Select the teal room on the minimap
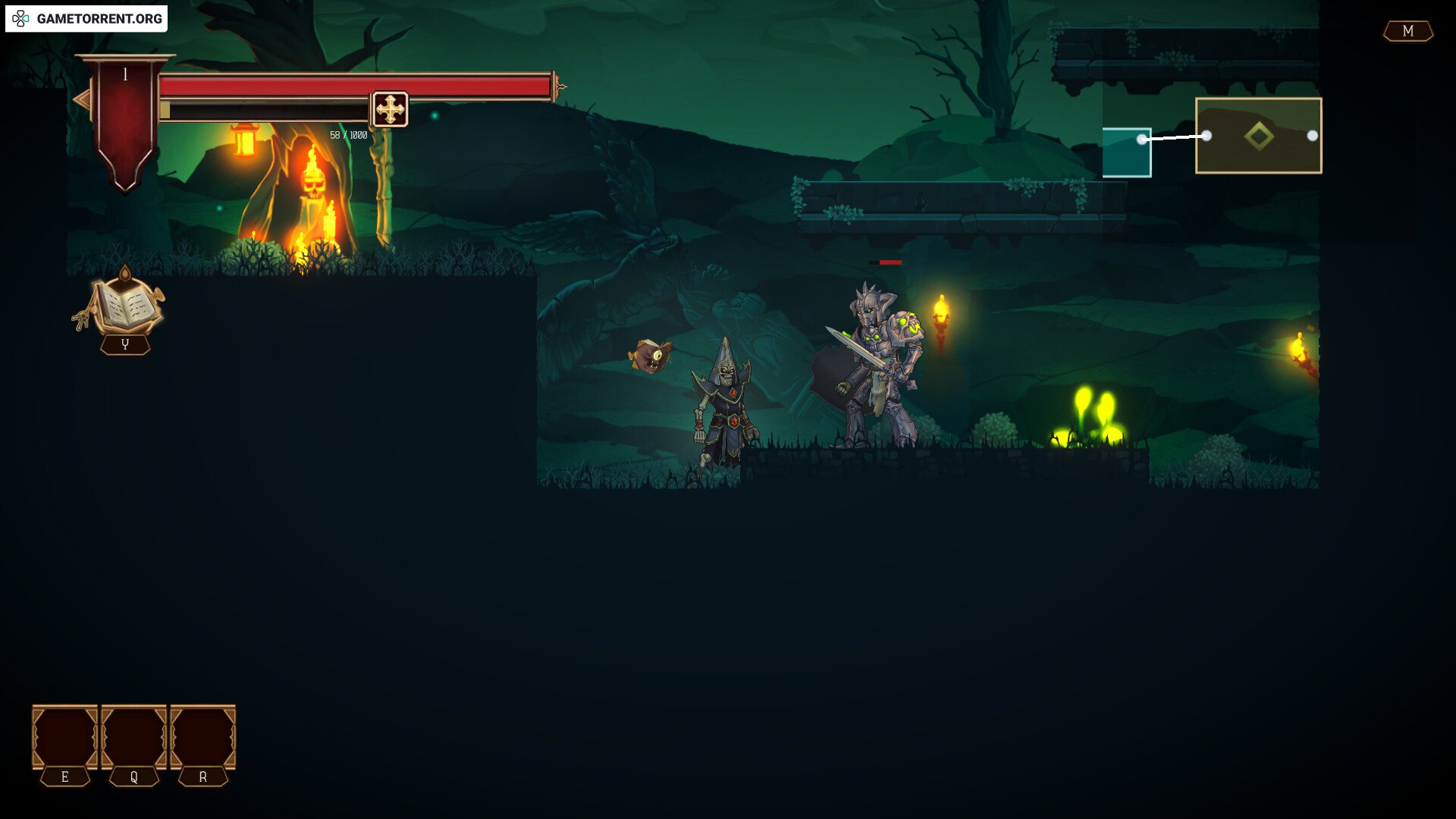The width and height of the screenshot is (1456, 819). [1125, 152]
